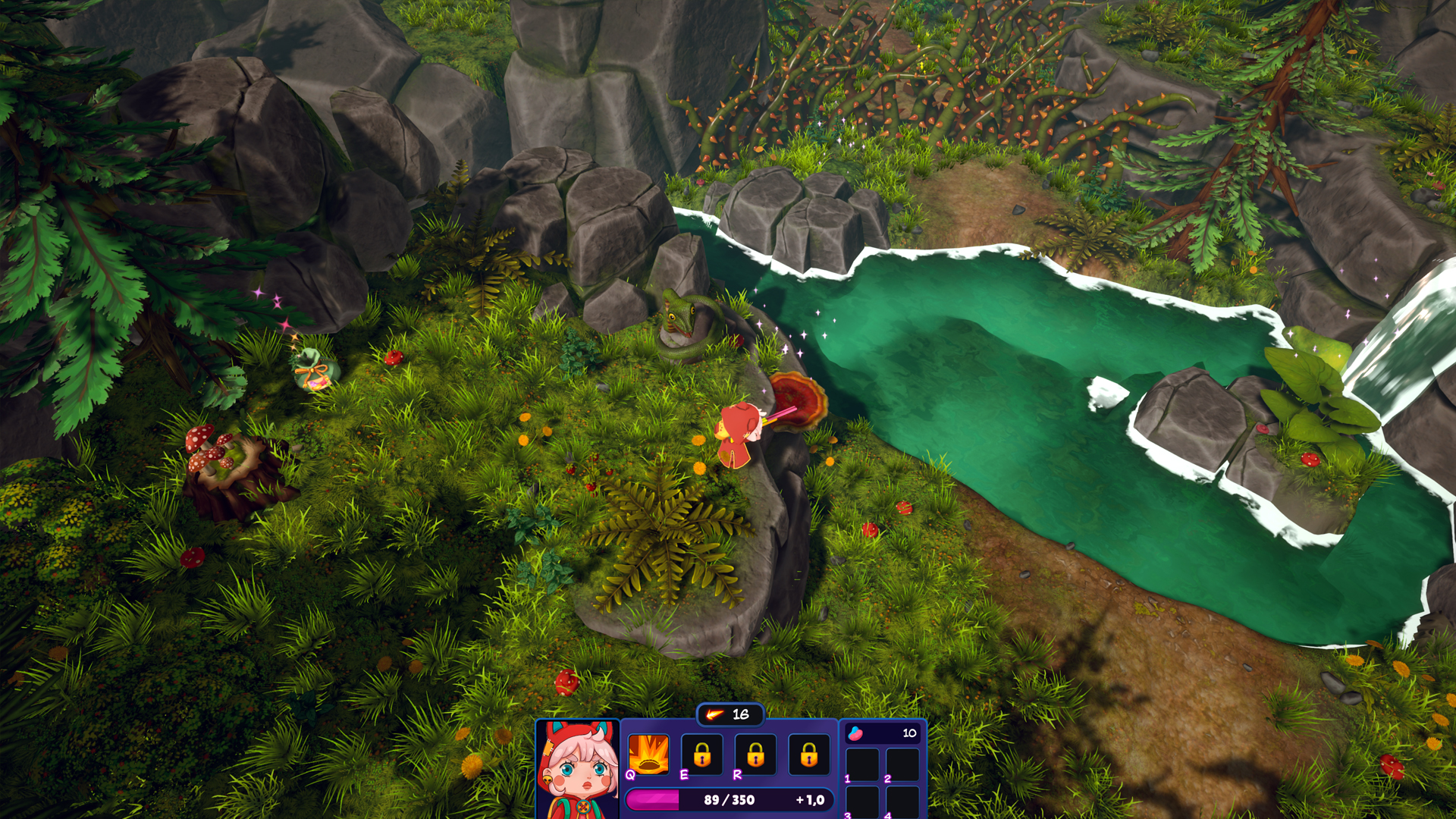Select inventory slot number 2

(902, 764)
